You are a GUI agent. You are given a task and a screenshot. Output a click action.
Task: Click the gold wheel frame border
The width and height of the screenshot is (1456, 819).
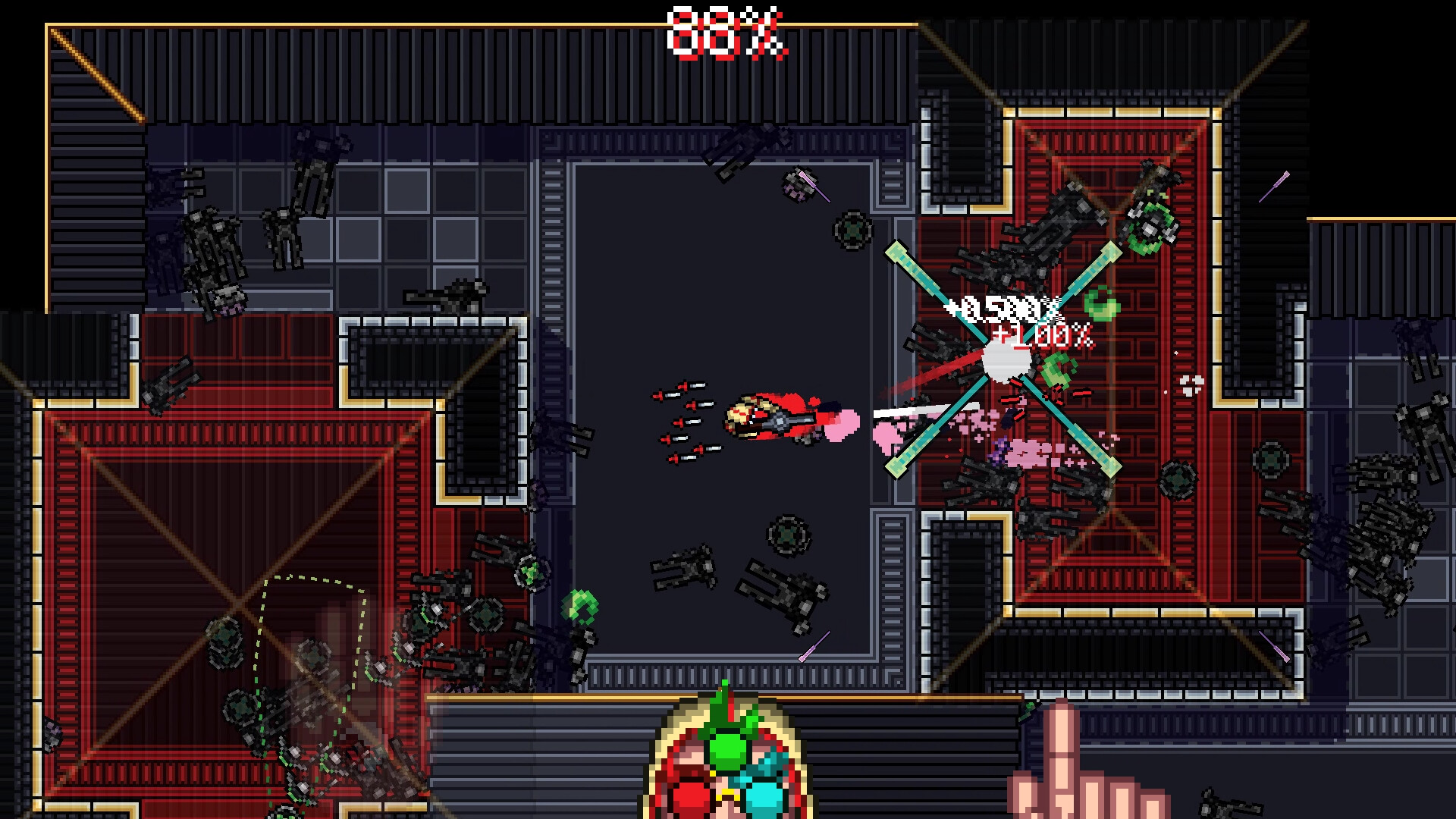(x=658, y=751)
